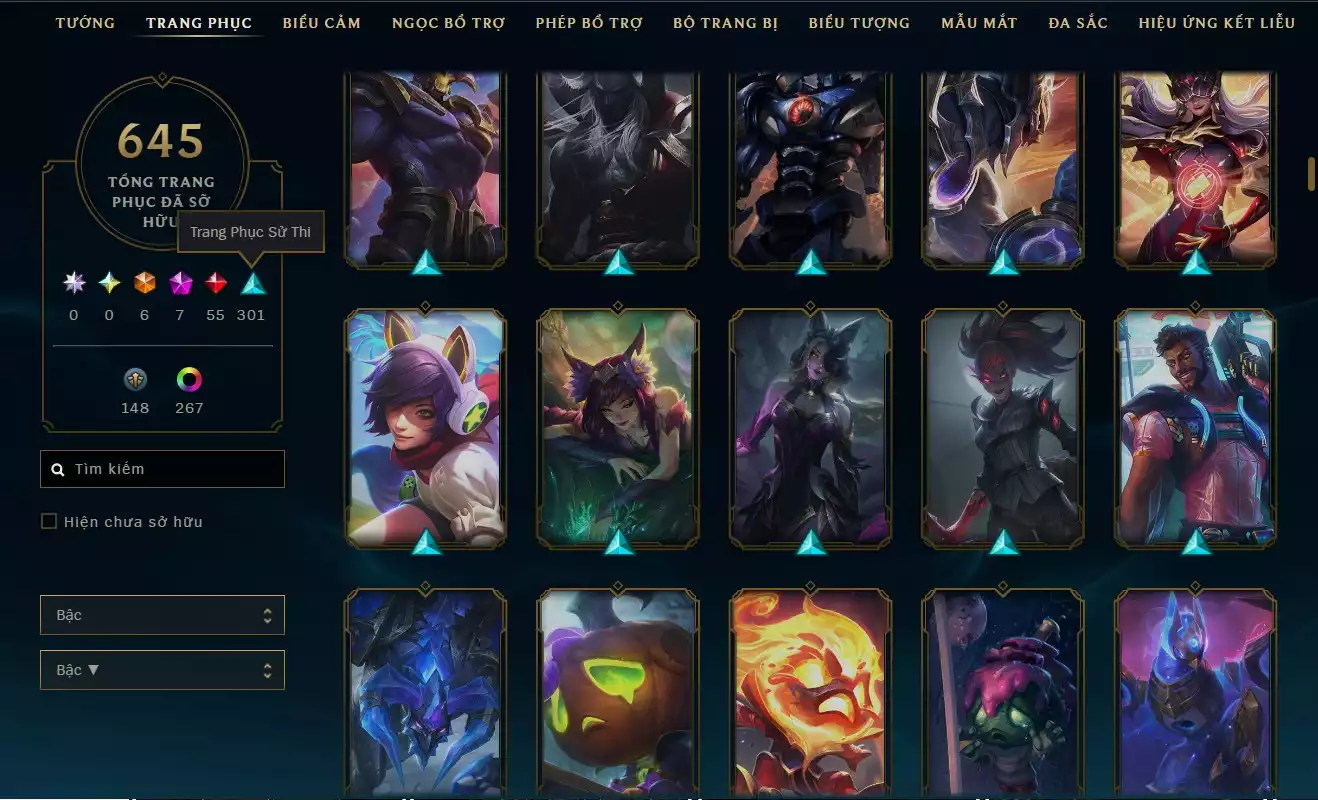Screen dimensions: 1318x800
Task: Click the rainbow chroma wheel icon showing 267
Action: pos(189,380)
